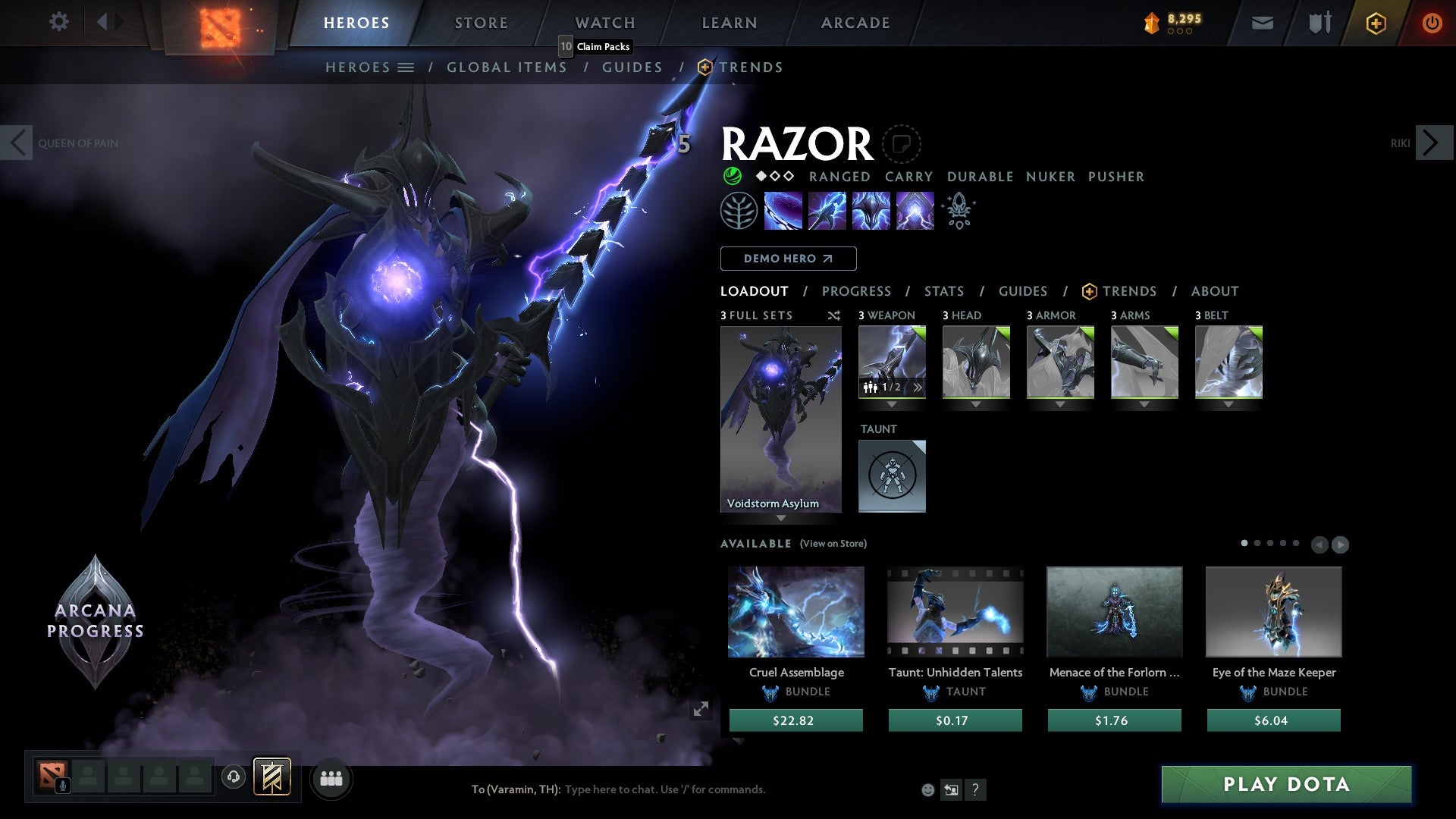Open Razor's Progress tab
This screenshot has width=1456, height=819.
(856, 291)
